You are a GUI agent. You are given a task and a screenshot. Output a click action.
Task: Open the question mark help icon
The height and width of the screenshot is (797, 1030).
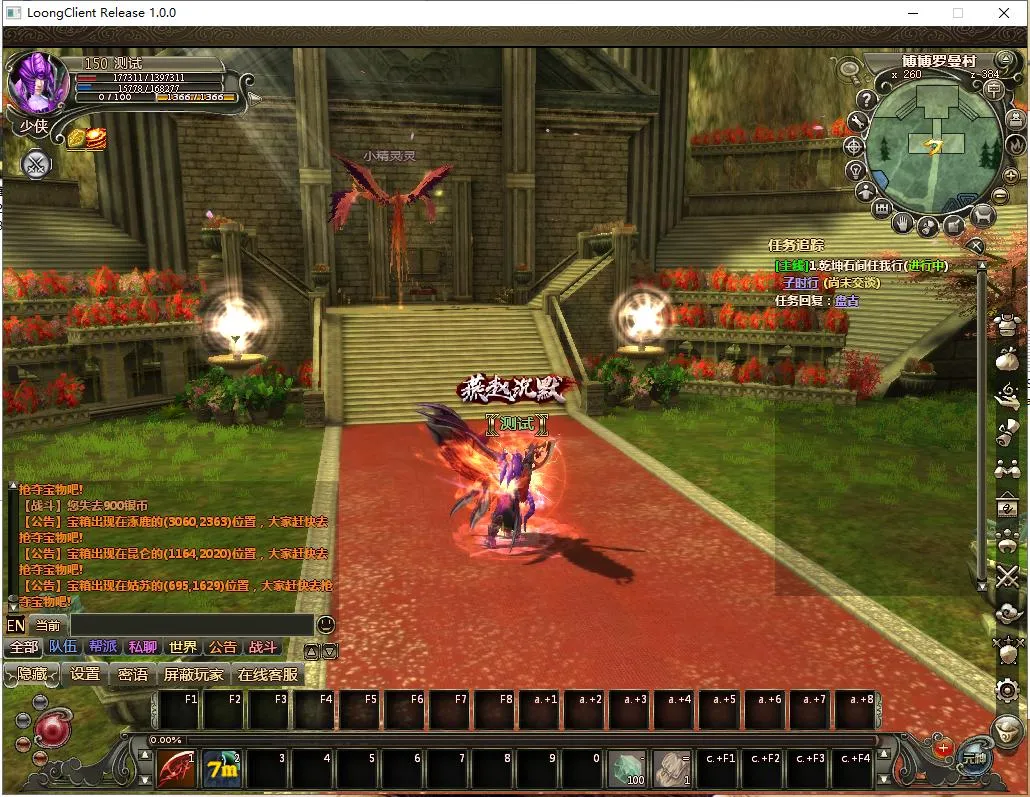pyautogui.click(x=867, y=100)
